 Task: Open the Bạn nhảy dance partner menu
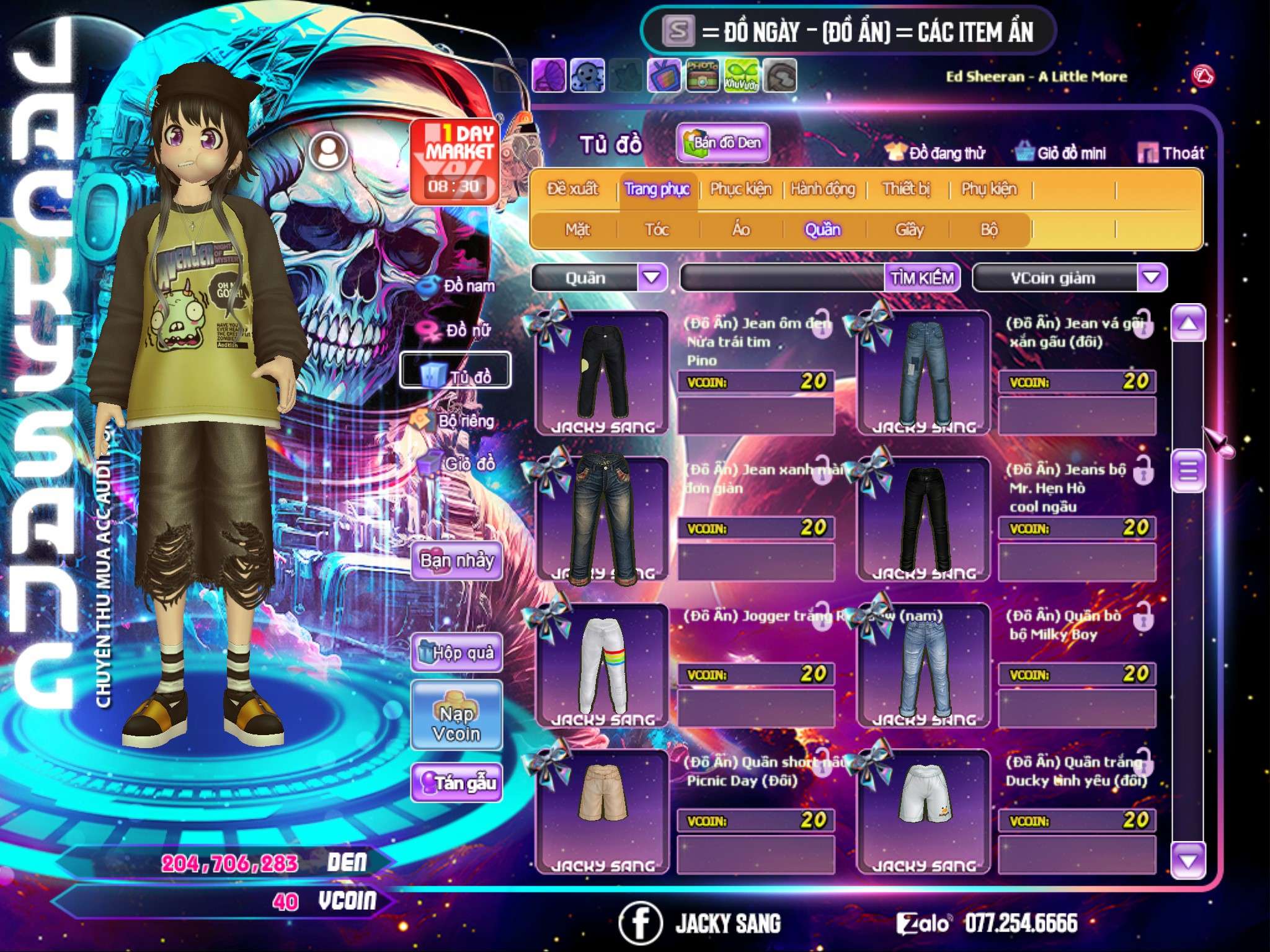pyautogui.click(x=456, y=561)
